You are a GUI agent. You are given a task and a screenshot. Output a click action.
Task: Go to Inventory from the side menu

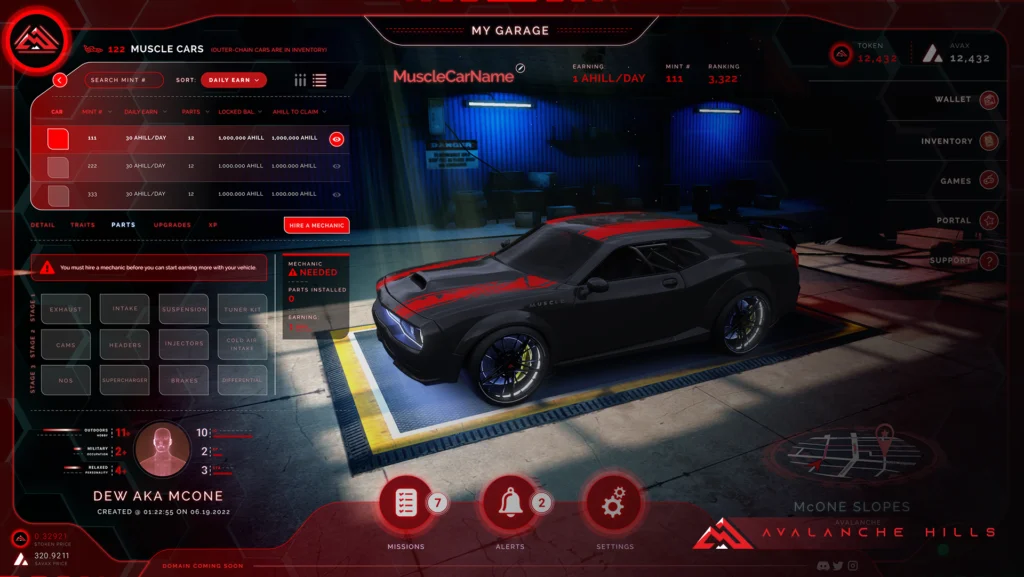pos(989,141)
